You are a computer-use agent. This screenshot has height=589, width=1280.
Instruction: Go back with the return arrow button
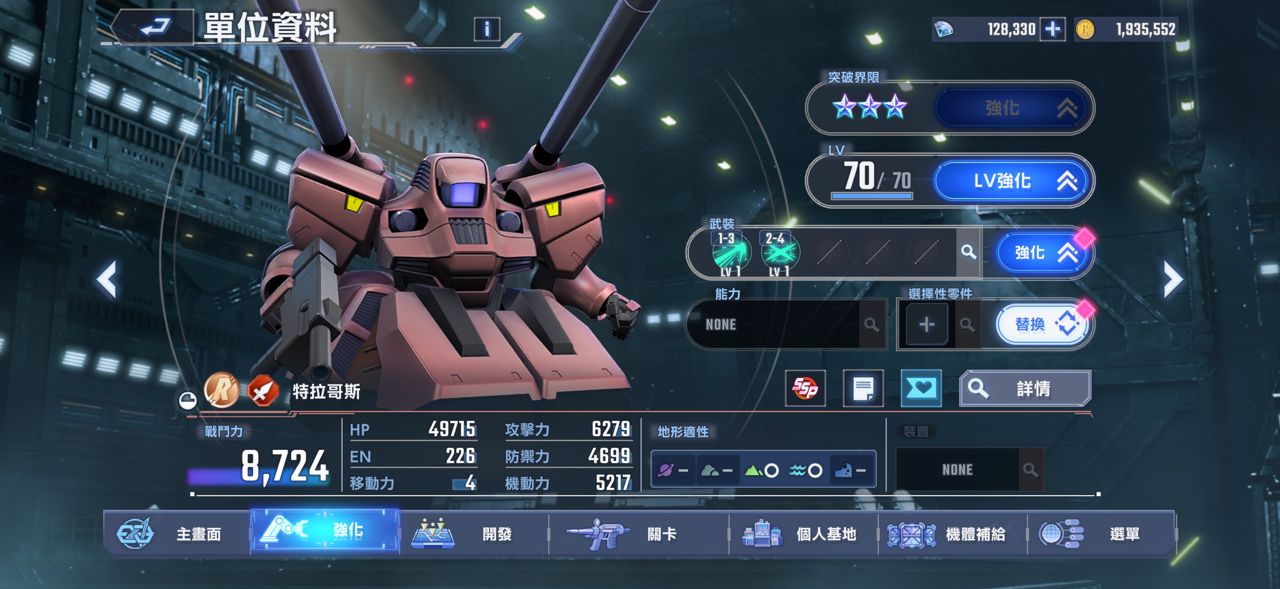(x=155, y=28)
